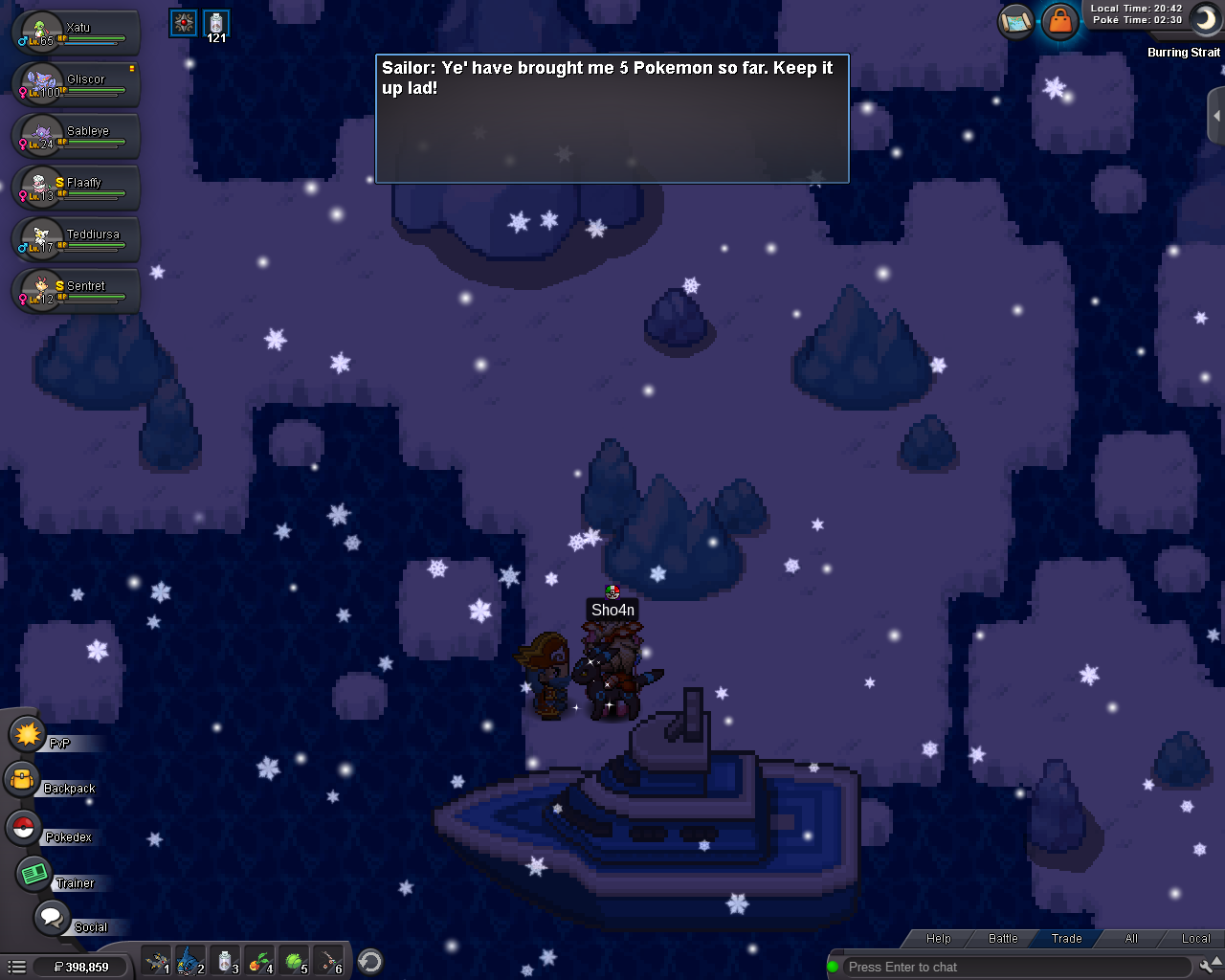
Task: Select Xatu in the party list
Action: 75,33
